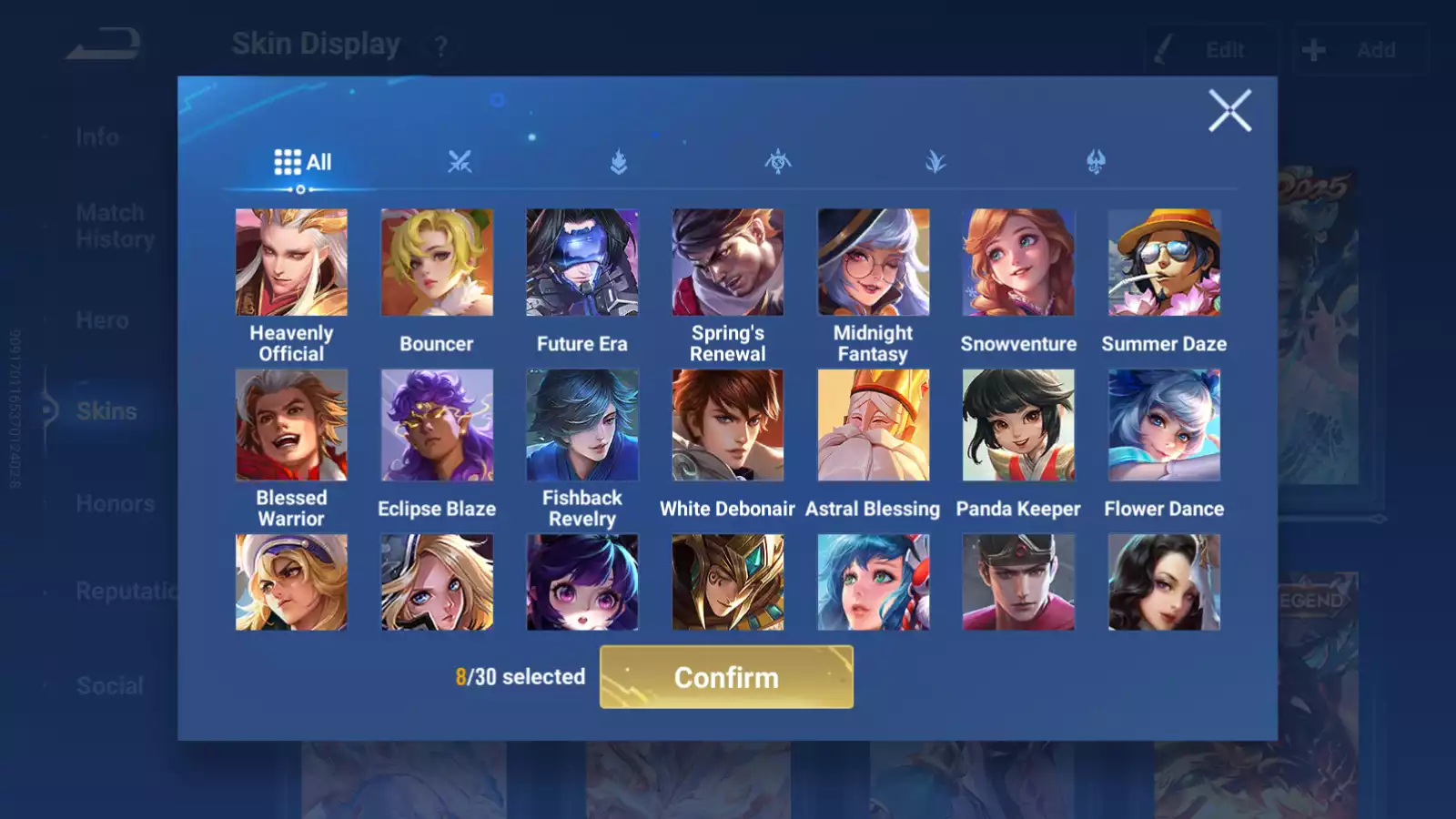1456x819 pixels.
Task: Select the Blessed Warrior skin
Action: coord(291,425)
